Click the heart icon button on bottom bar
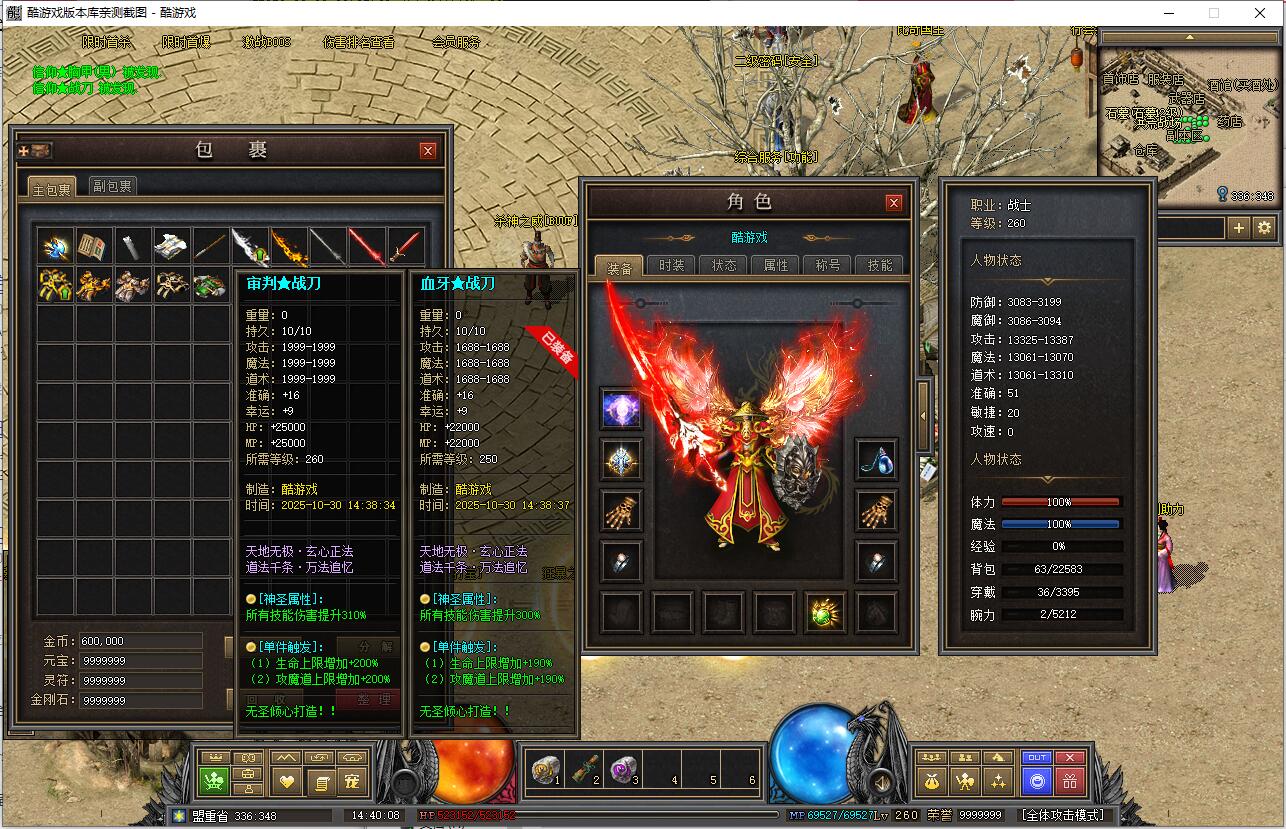The height and width of the screenshot is (829, 1286). click(x=288, y=781)
